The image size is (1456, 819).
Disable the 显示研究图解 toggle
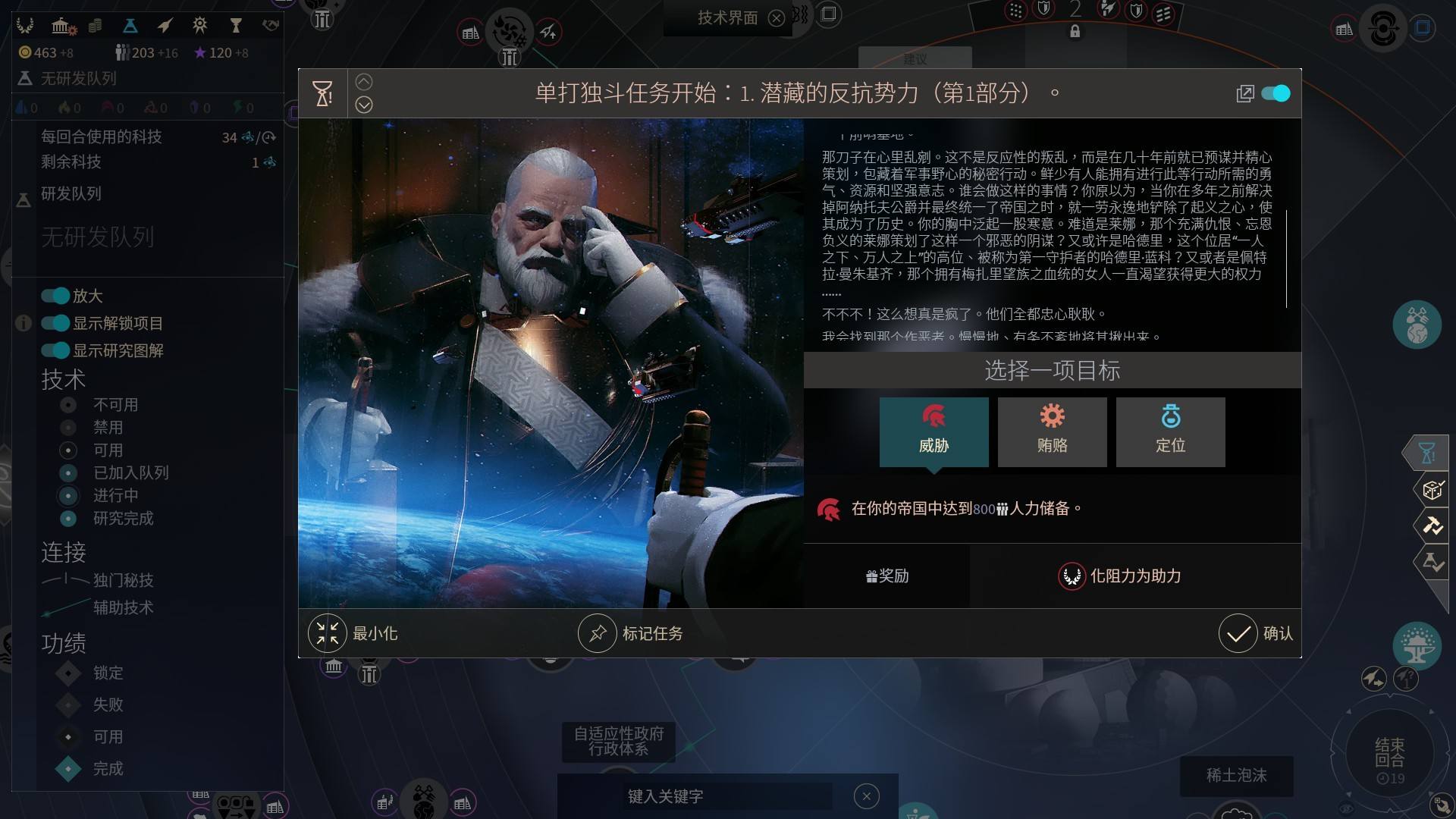pyautogui.click(x=54, y=350)
